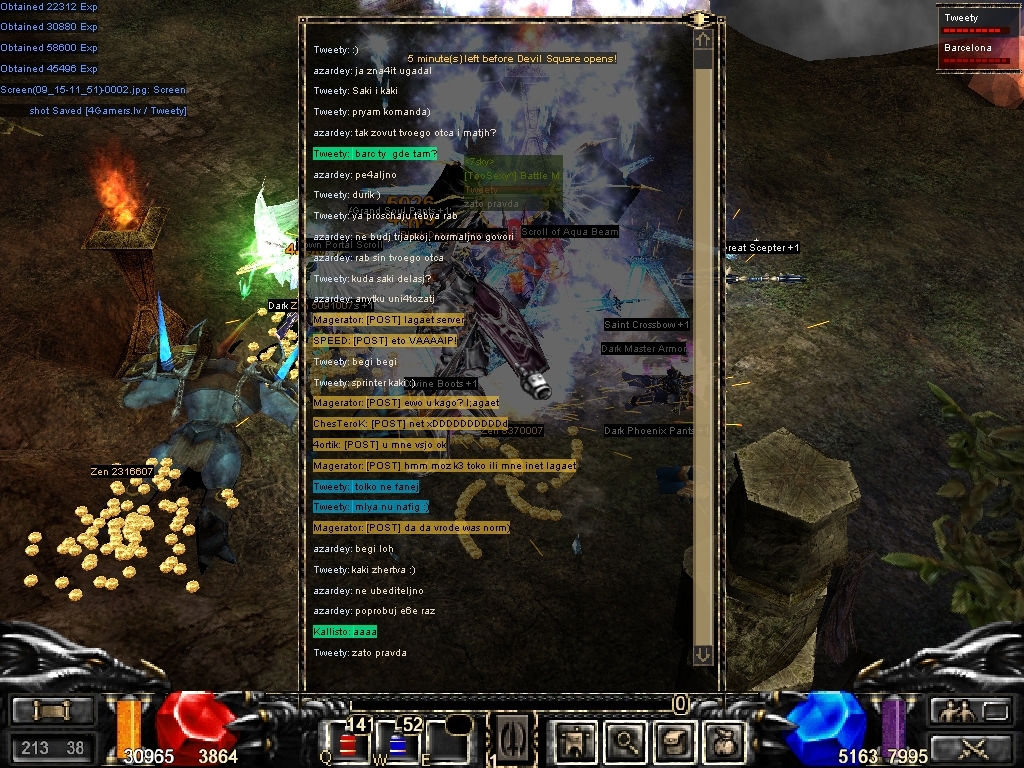Use the blue mana potion in slot W
Image resolution: width=1024 pixels, height=768 pixels.
(397, 745)
